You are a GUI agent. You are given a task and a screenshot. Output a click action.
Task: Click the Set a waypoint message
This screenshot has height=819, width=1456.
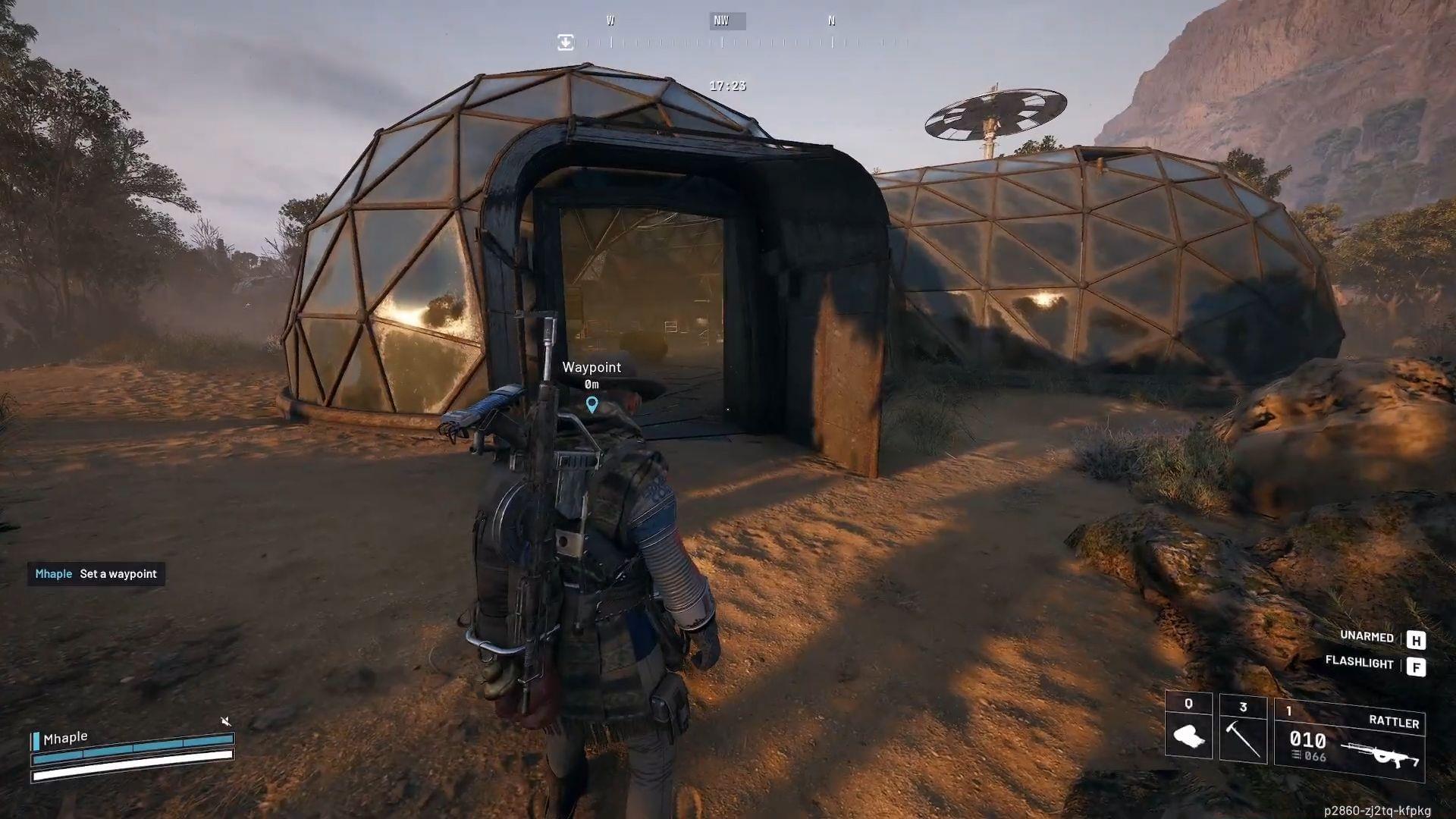pyautogui.click(x=120, y=574)
